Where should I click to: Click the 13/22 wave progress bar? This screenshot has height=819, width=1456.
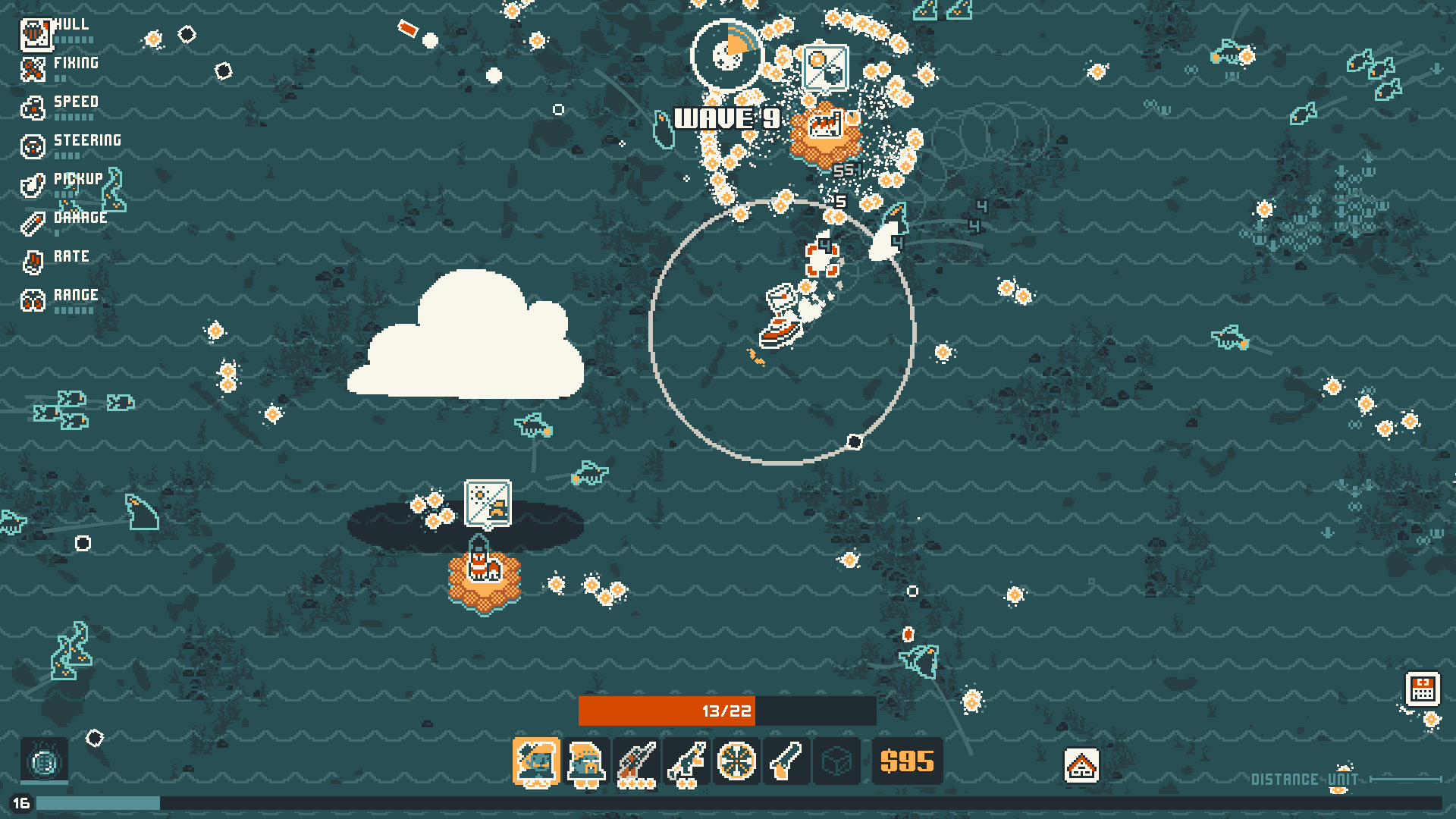tap(725, 711)
